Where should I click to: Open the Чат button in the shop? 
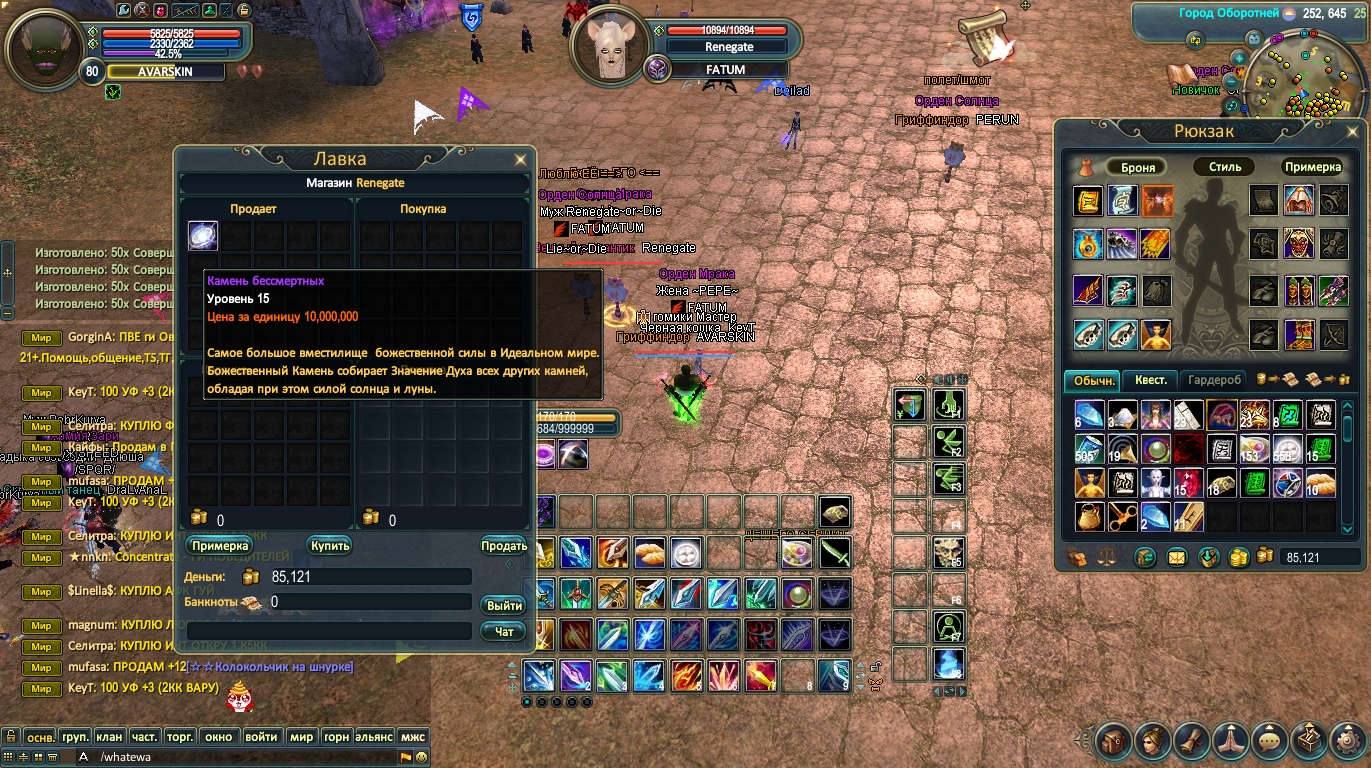tap(504, 632)
